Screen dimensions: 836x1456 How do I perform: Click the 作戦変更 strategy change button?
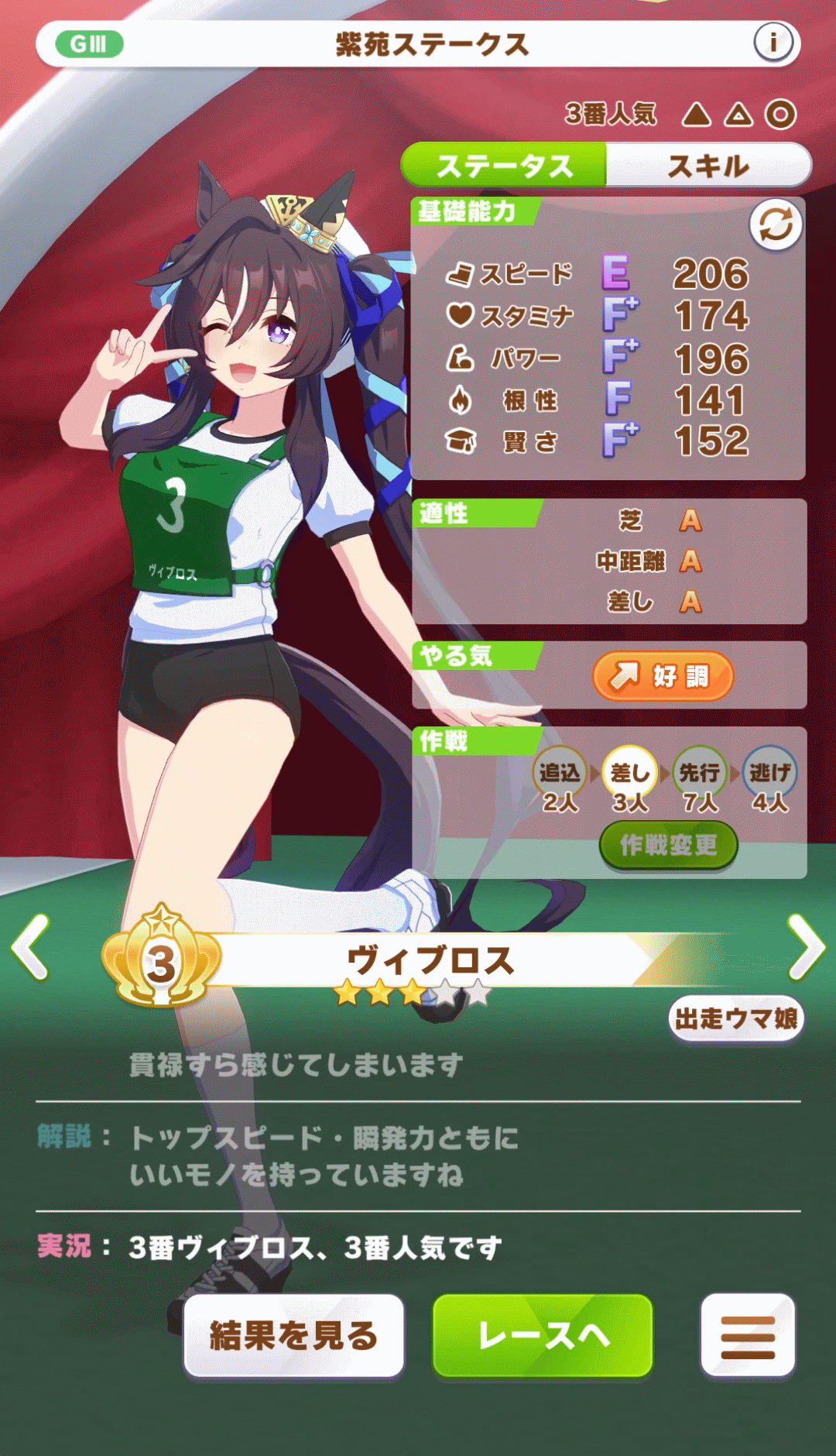(669, 845)
